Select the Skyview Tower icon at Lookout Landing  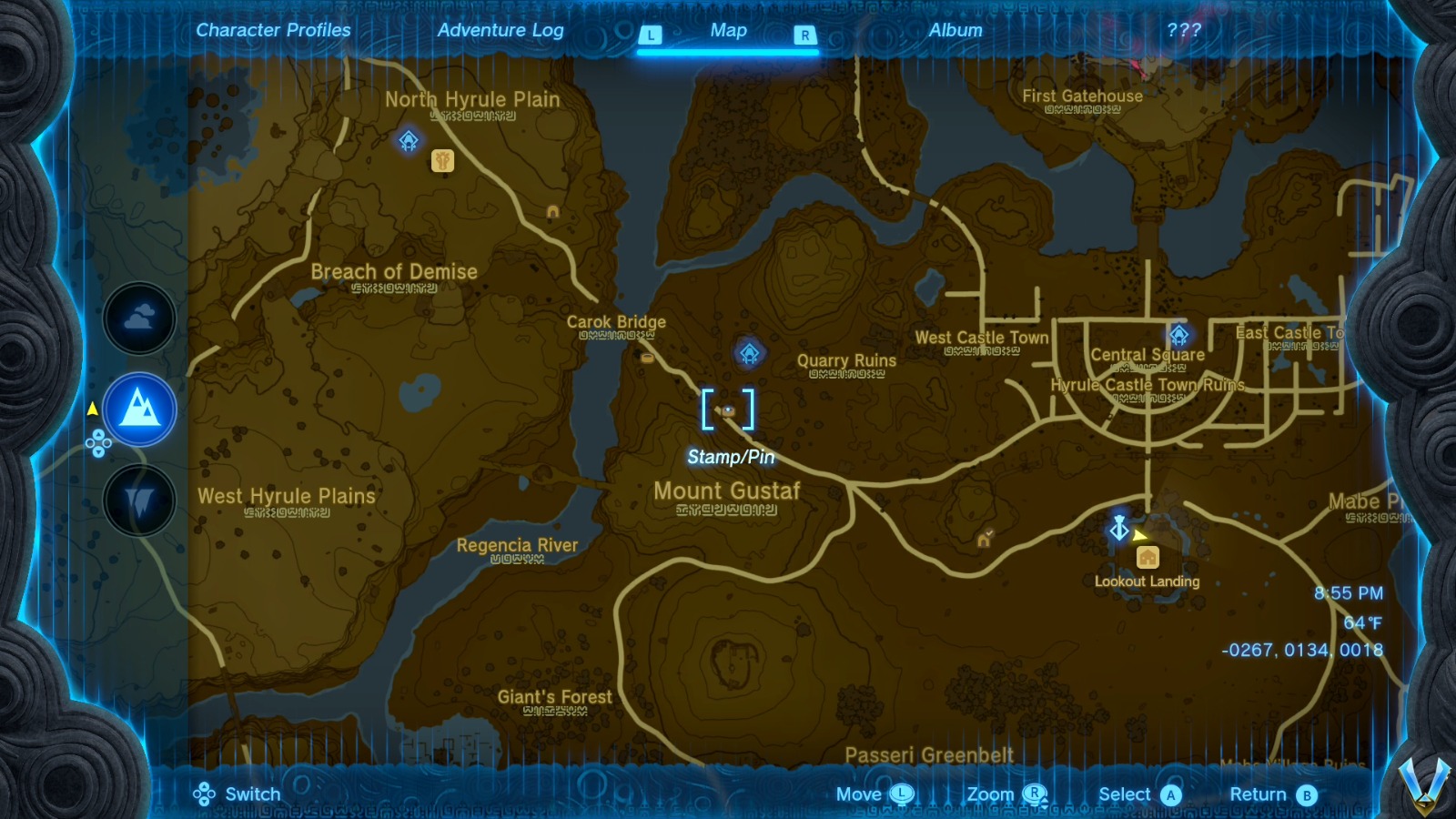point(1117,529)
